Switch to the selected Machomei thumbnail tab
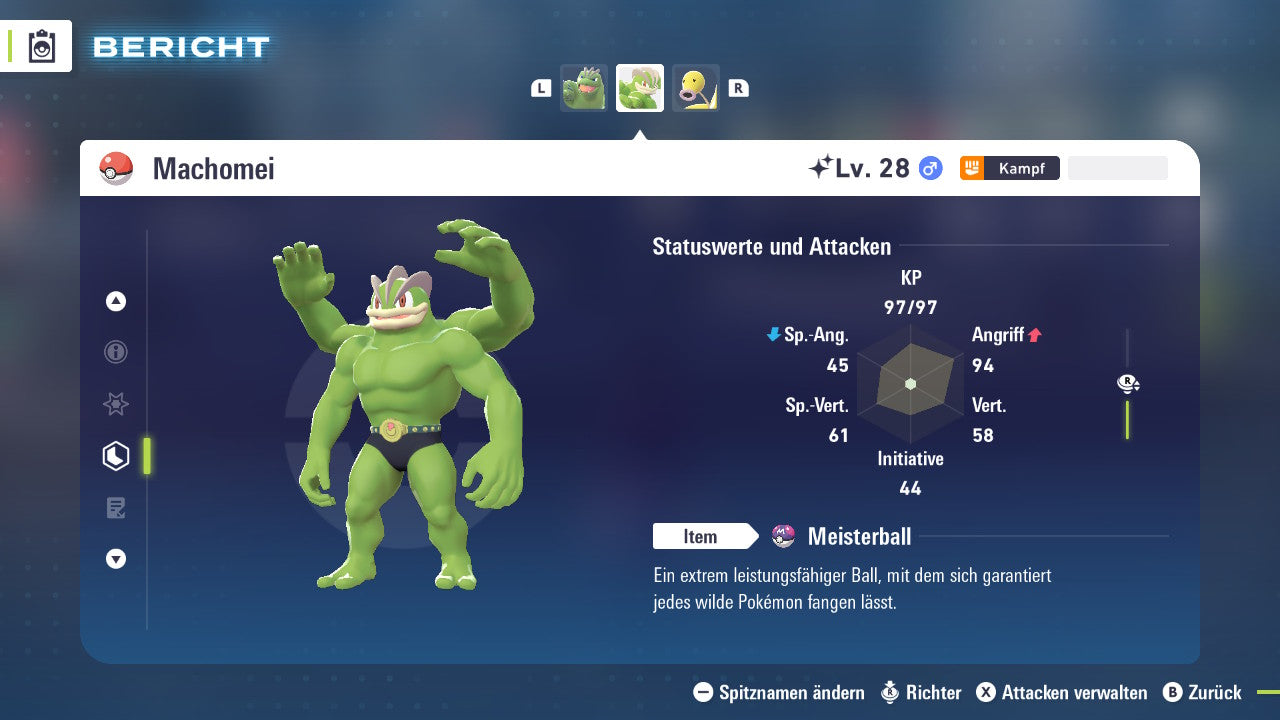This screenshot has height=720, width=1280. pyautogui.click(x=640, y=87)
